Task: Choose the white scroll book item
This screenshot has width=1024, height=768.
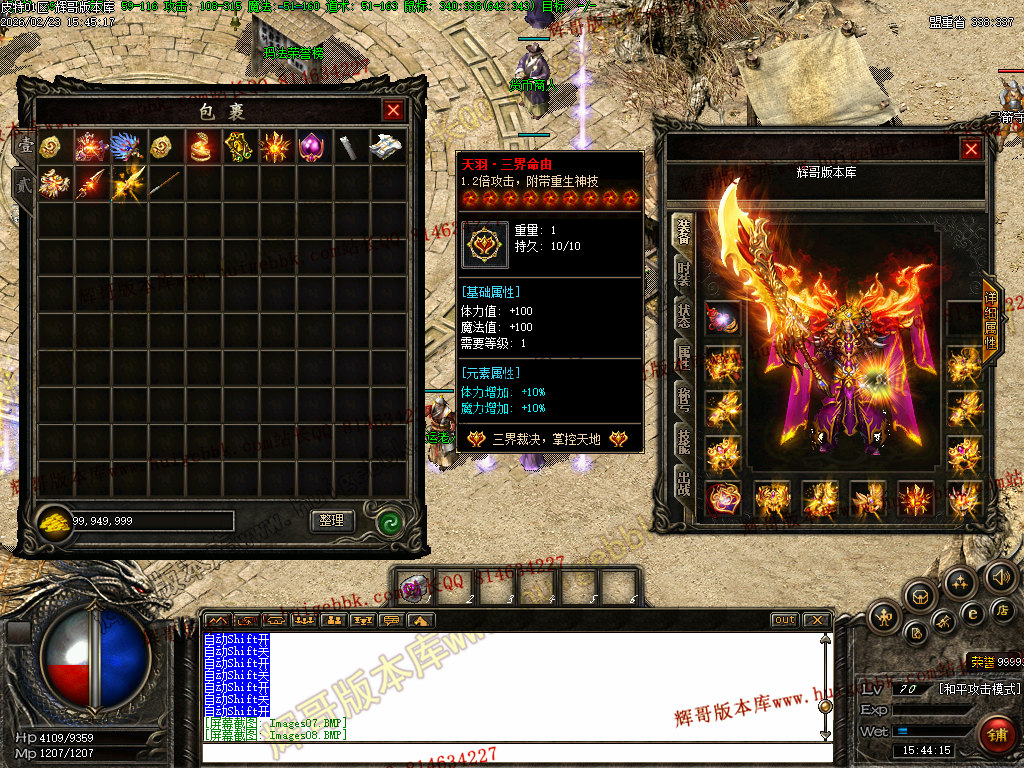Action: [387, 147]
